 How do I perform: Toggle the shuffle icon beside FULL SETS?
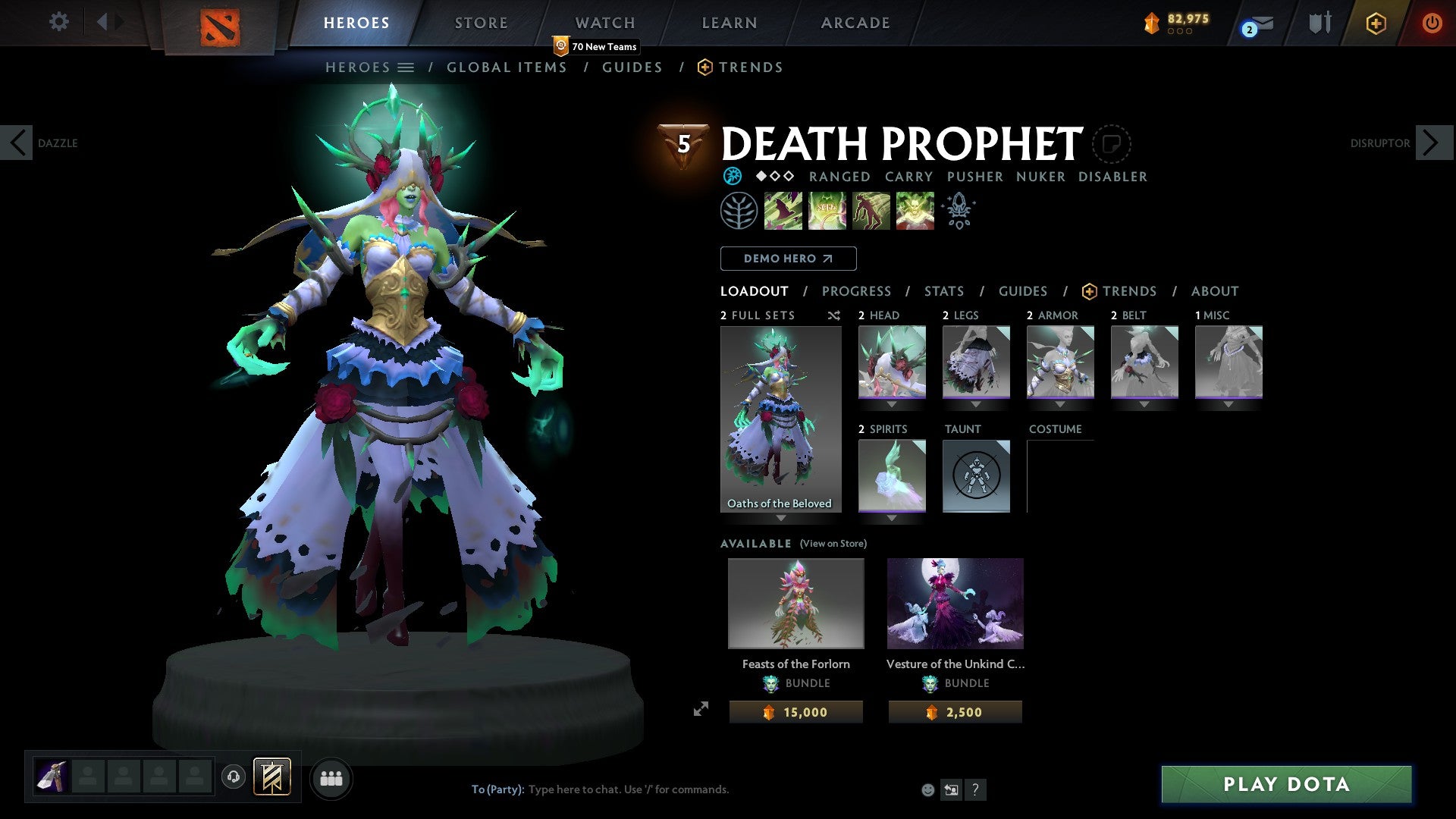(x=833, y=315)
